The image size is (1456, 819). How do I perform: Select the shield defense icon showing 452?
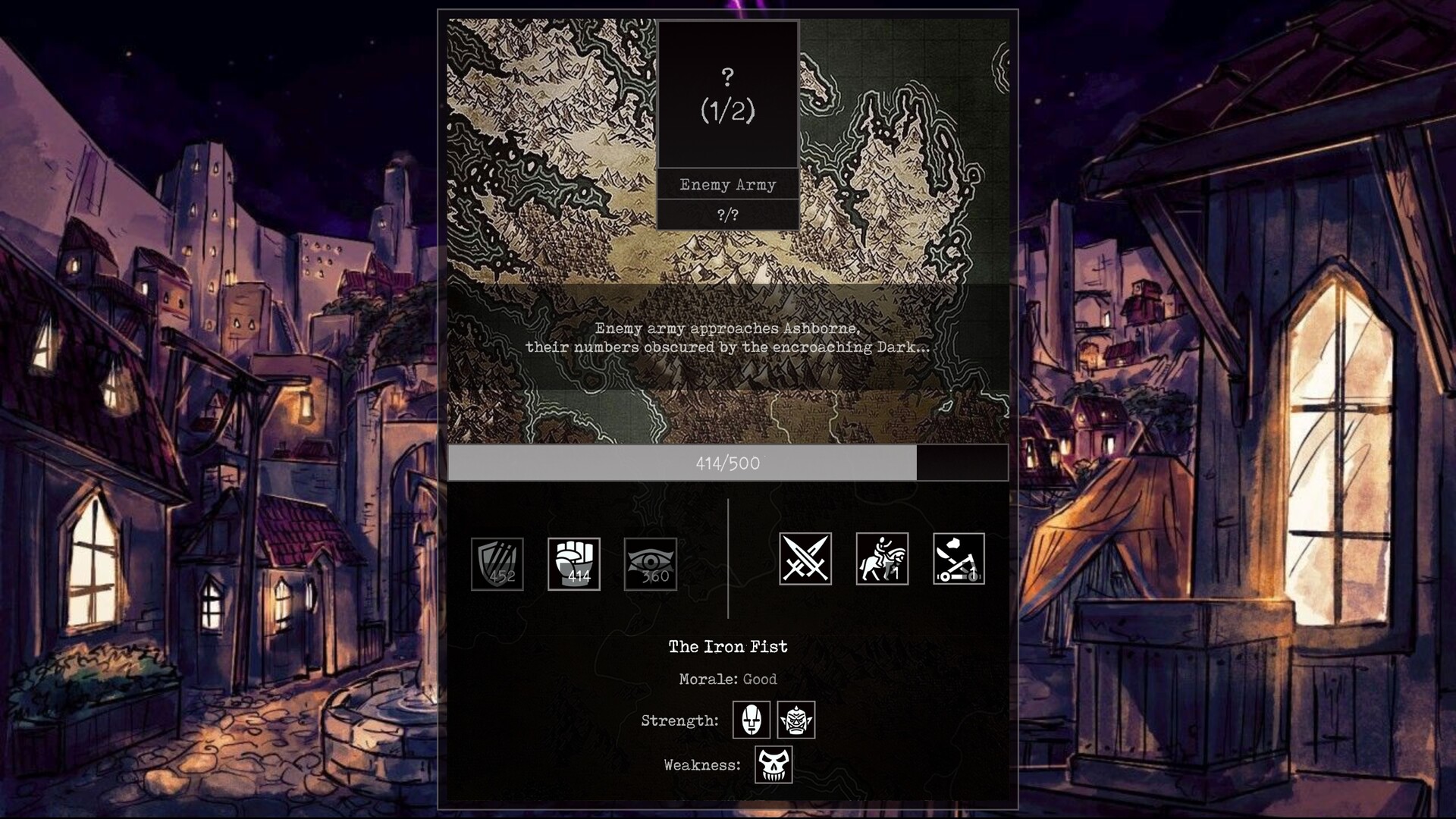pyautogui.click(x=497, y=563)
